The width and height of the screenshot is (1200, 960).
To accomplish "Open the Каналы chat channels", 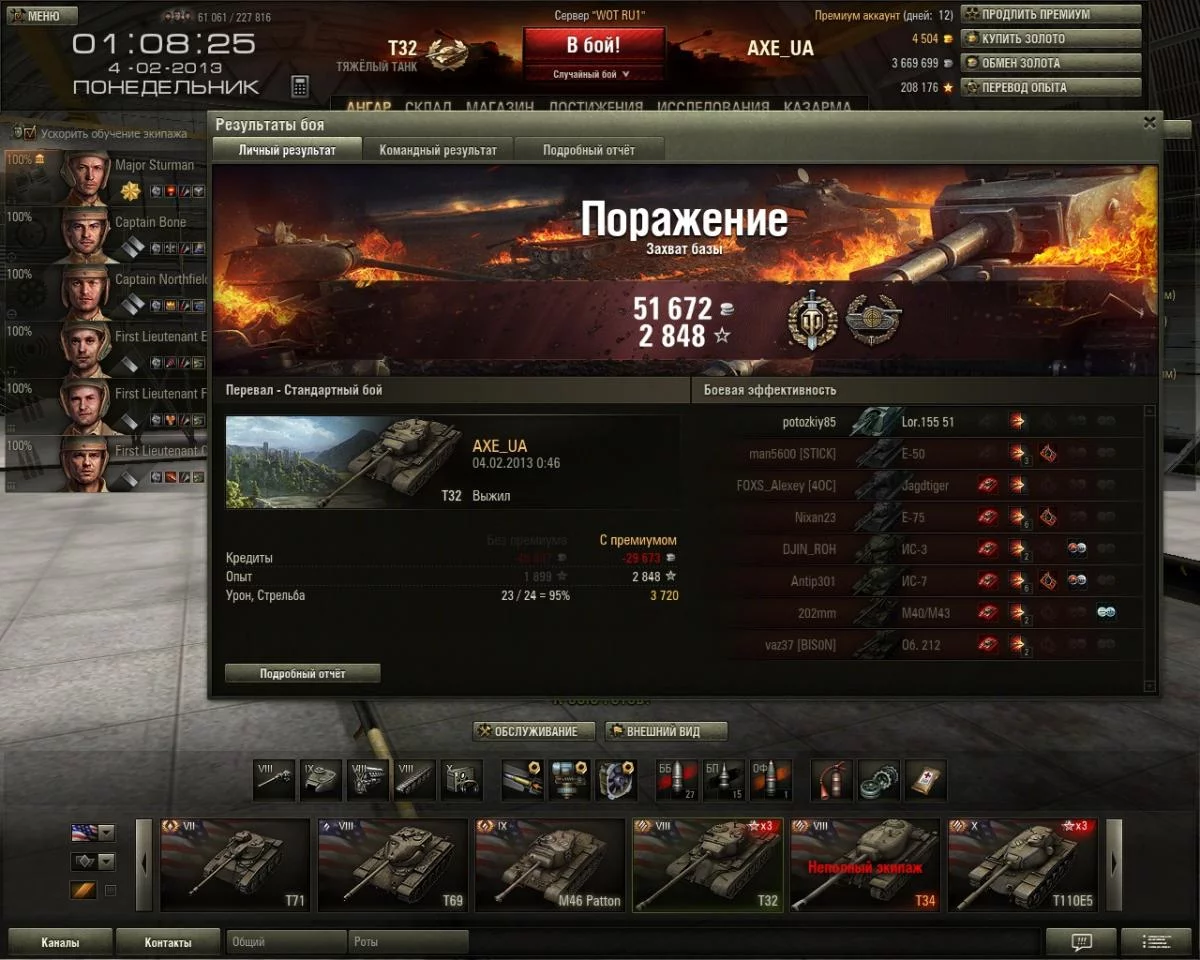I will pos(60,942).
